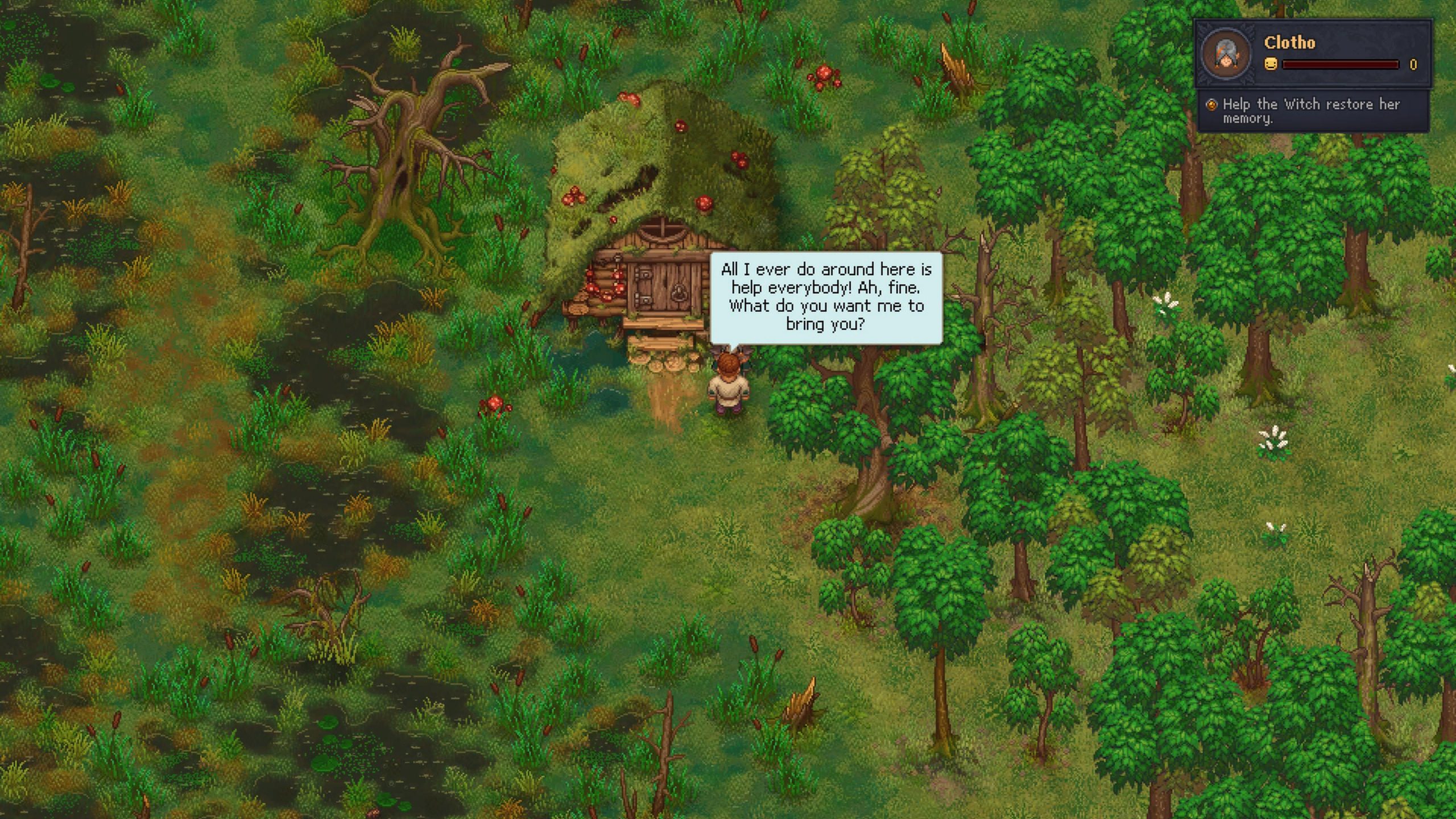Select the 'Help the Witch restore her memory' objective
Image resolution: width=1456 pixels, height=819 pixels.
point(1310,111)
